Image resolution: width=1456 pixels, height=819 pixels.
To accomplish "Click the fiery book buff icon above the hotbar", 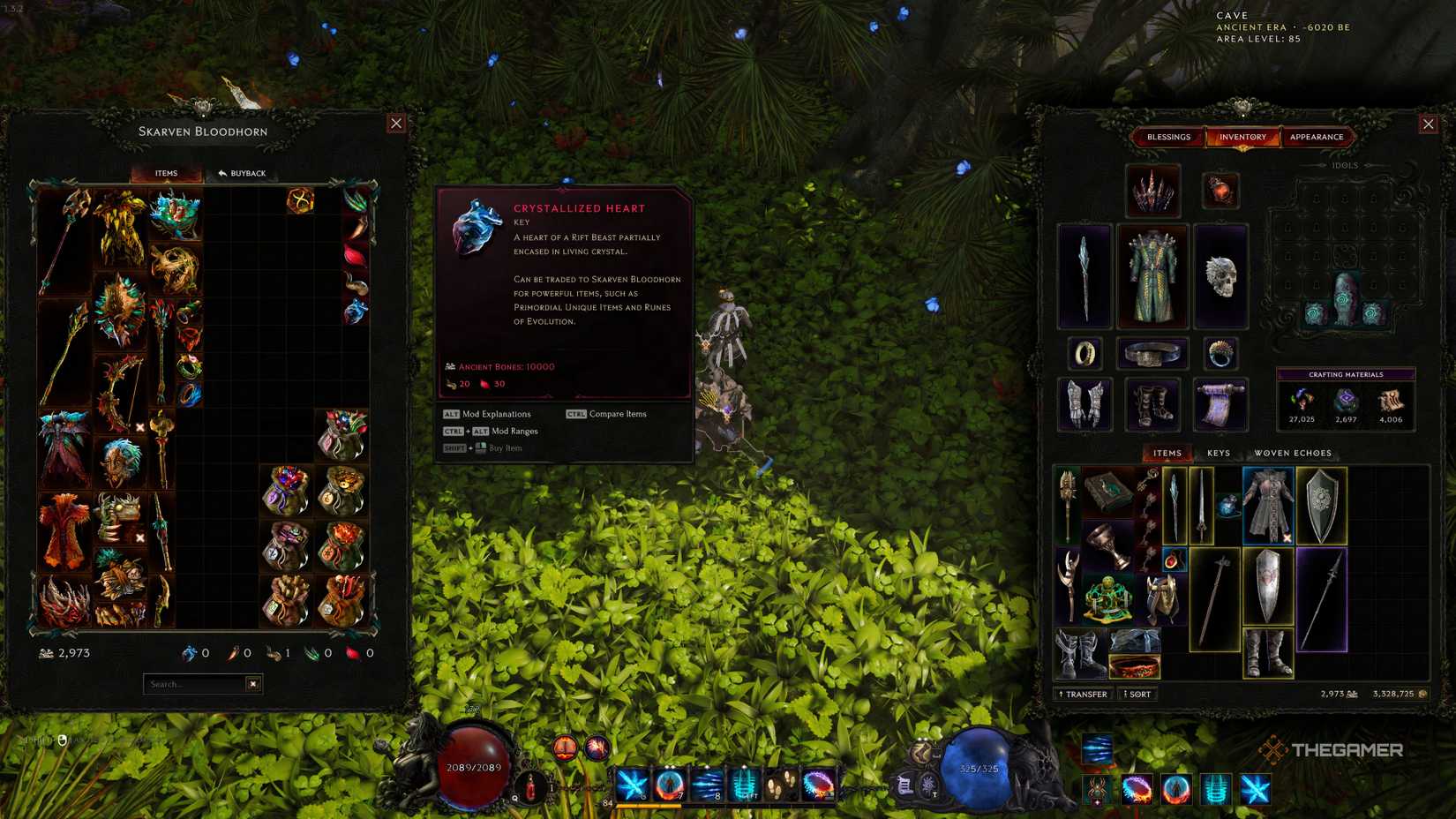I will (x=565, y=749).
